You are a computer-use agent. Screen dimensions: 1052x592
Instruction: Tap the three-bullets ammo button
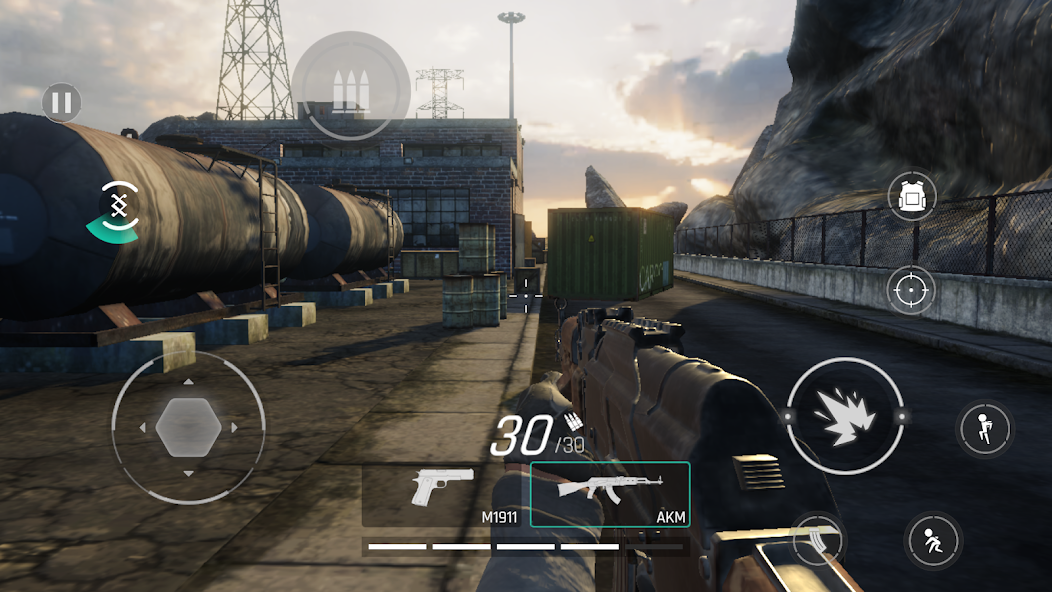coord(351,87)
